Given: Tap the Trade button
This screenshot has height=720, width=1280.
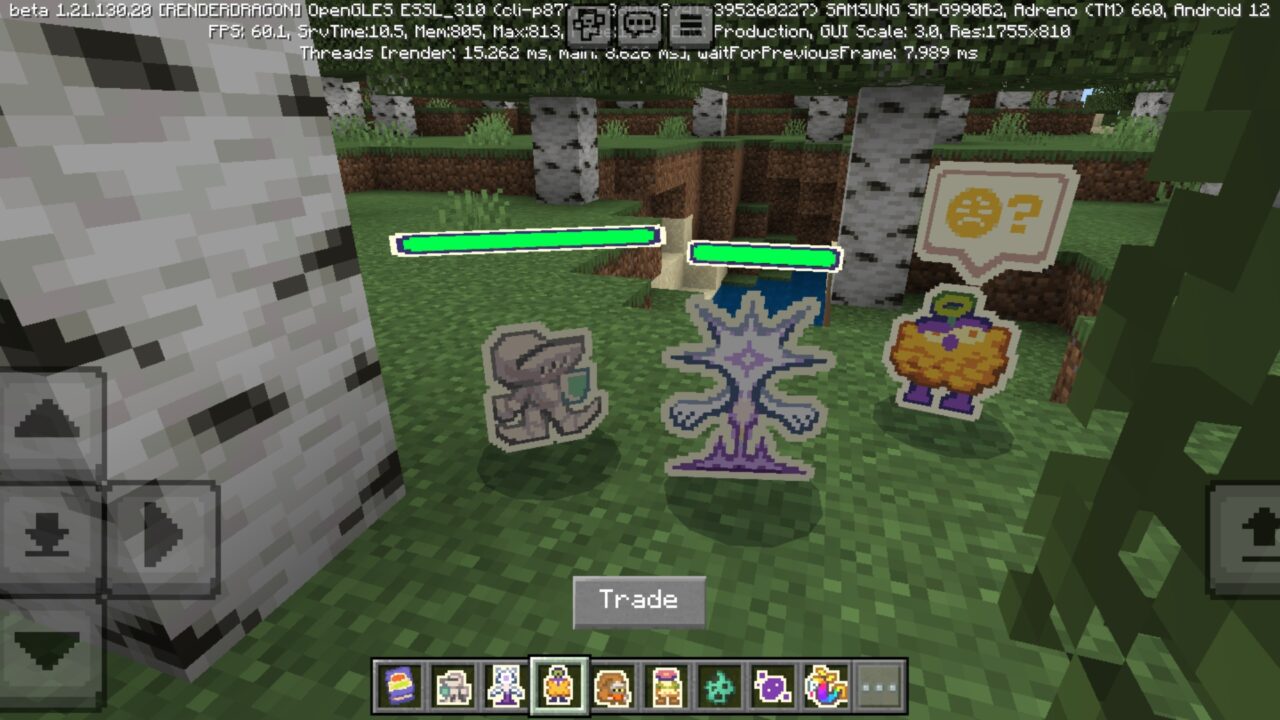Looking at the screenshot, I should coord(638,600).
